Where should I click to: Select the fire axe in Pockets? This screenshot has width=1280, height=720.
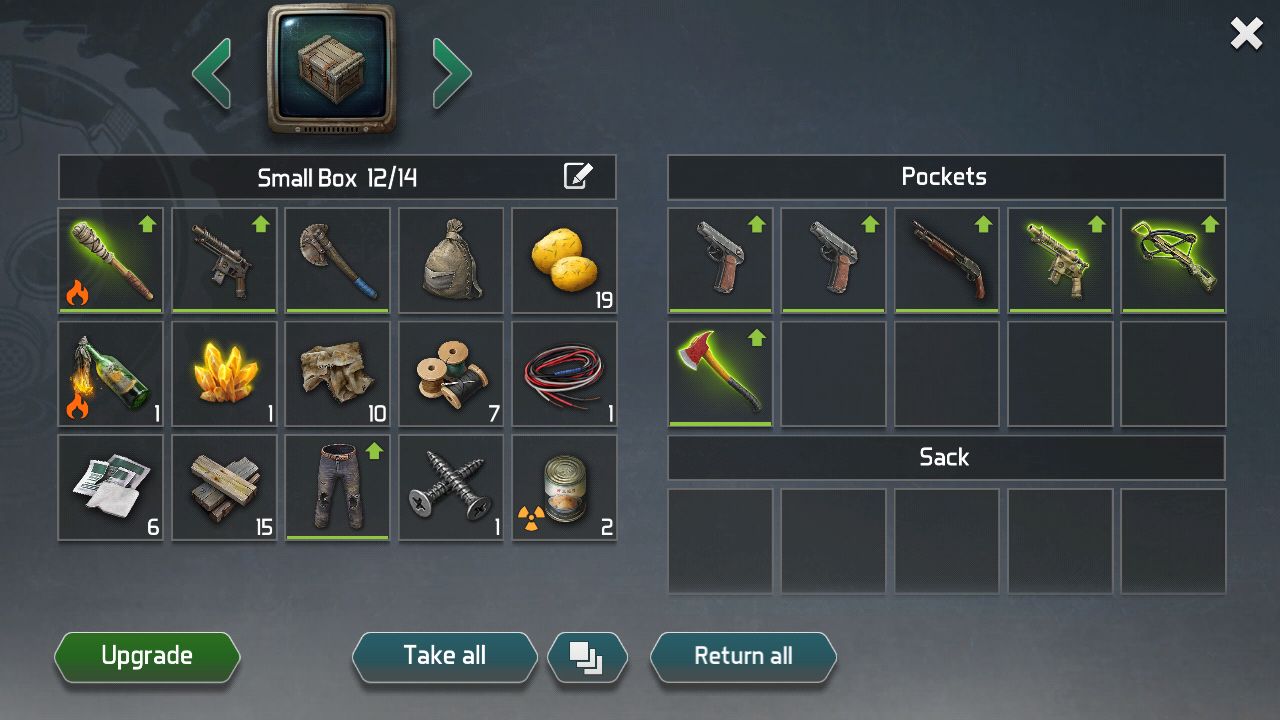[720, 373]
